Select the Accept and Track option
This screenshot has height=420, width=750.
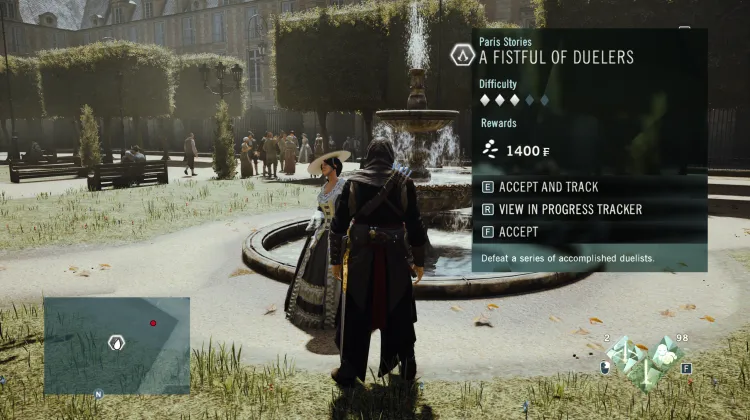click(x=546, y=187)
